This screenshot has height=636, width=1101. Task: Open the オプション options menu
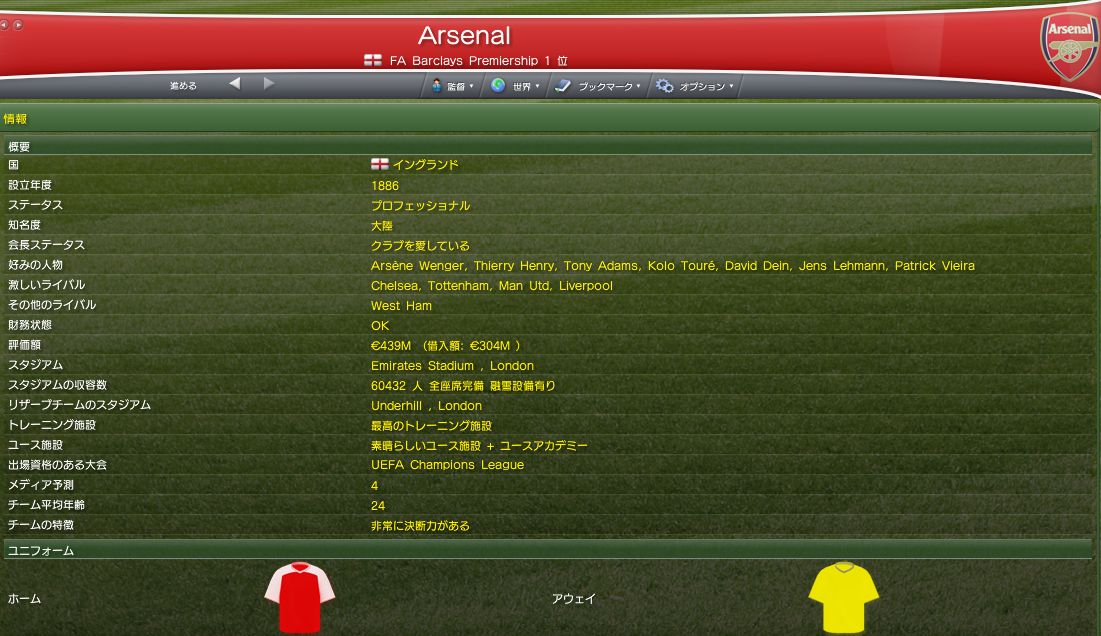(695, 87)
